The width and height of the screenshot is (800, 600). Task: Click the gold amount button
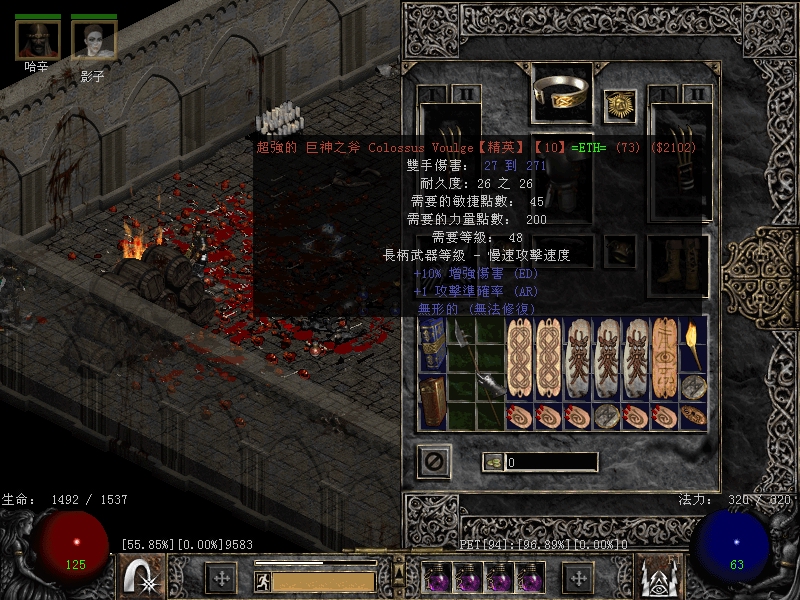click(492, 462)
